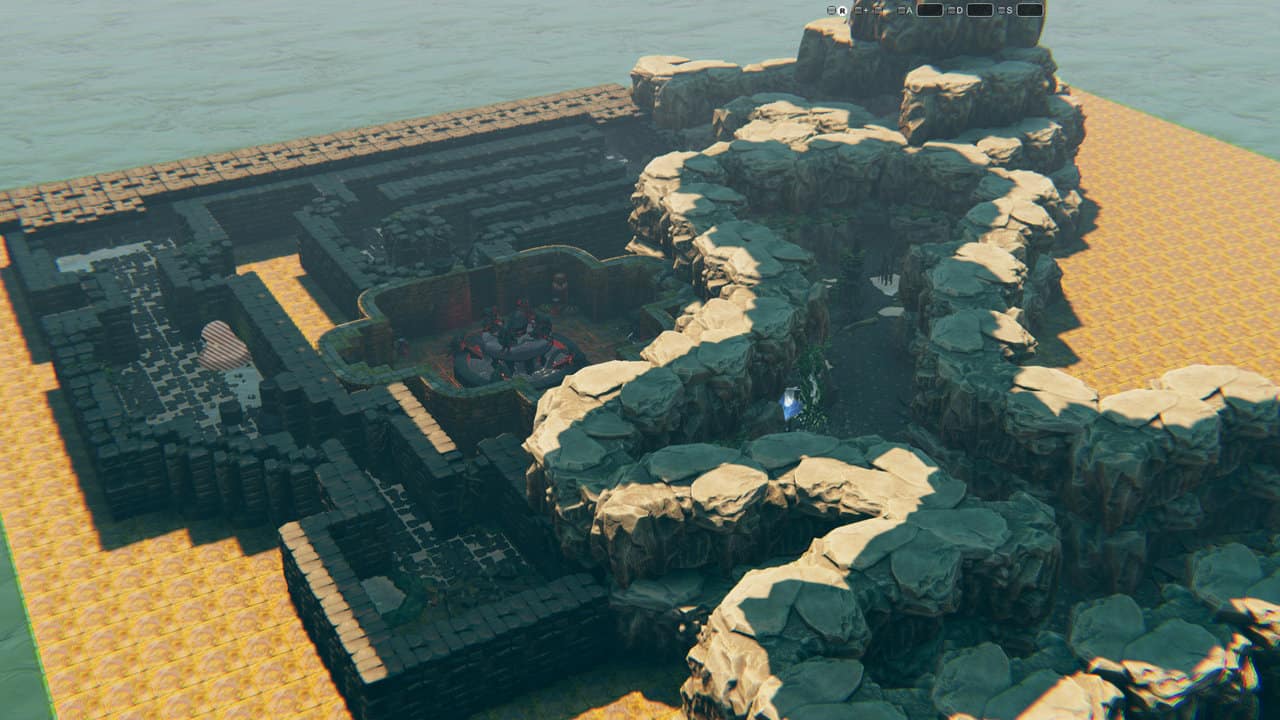
Task: Click the dark pit at the arena center
Action: 510,355
